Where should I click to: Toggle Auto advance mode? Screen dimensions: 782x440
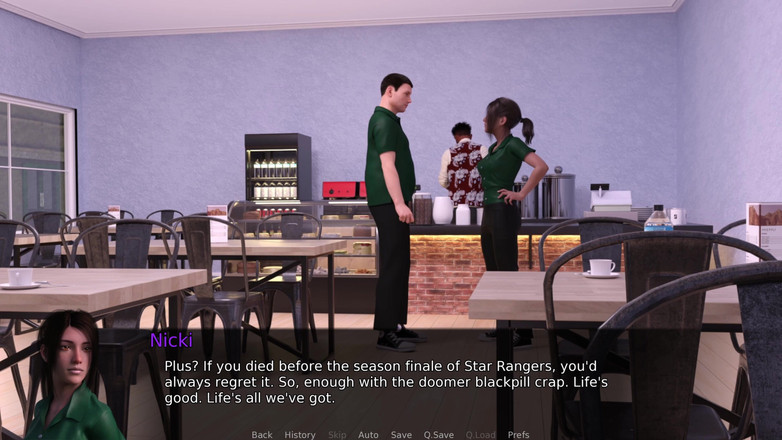pyautogui.click(x=368, y=435)
